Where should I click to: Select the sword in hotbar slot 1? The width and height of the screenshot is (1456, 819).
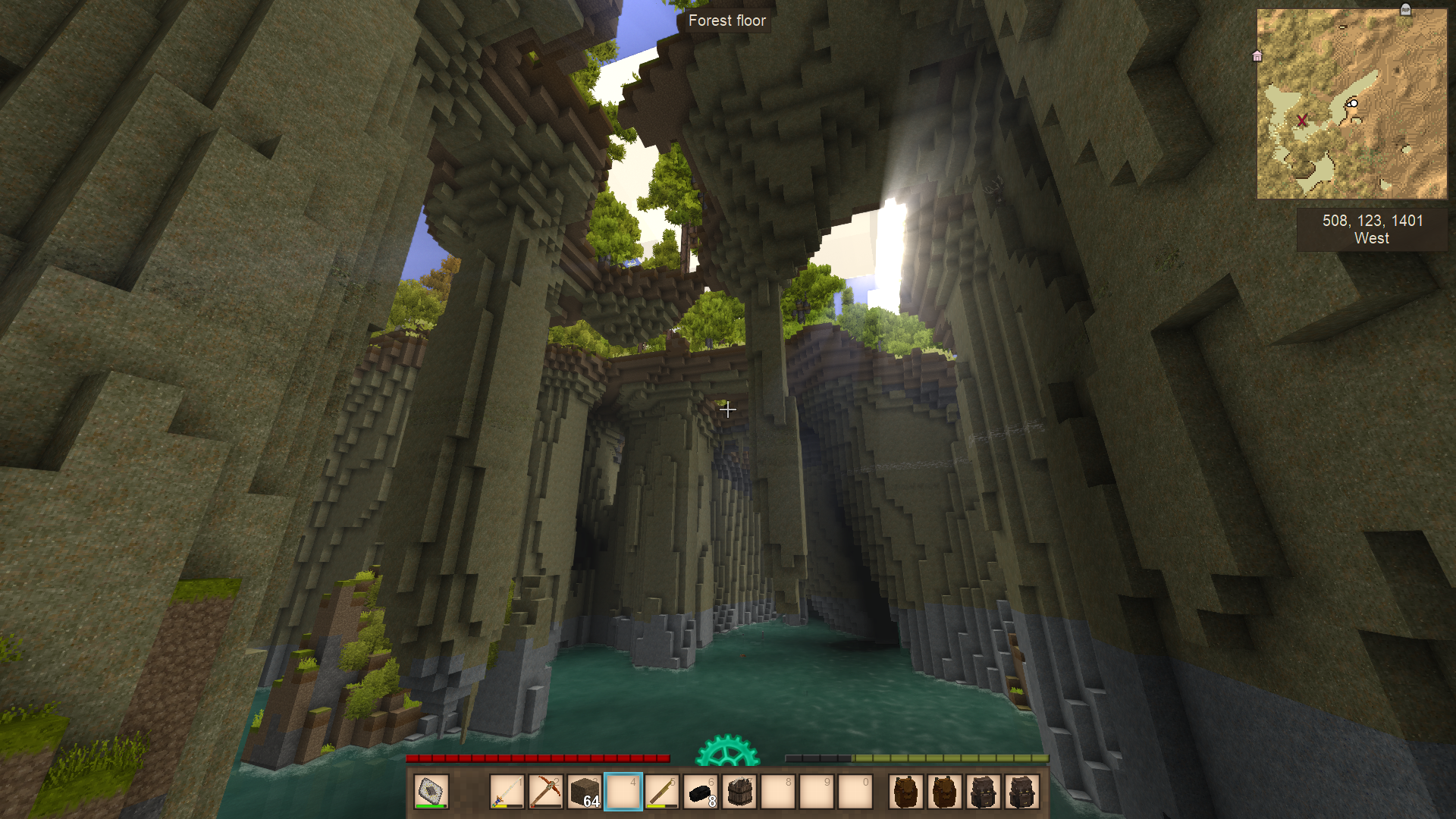tap(507, 792)
